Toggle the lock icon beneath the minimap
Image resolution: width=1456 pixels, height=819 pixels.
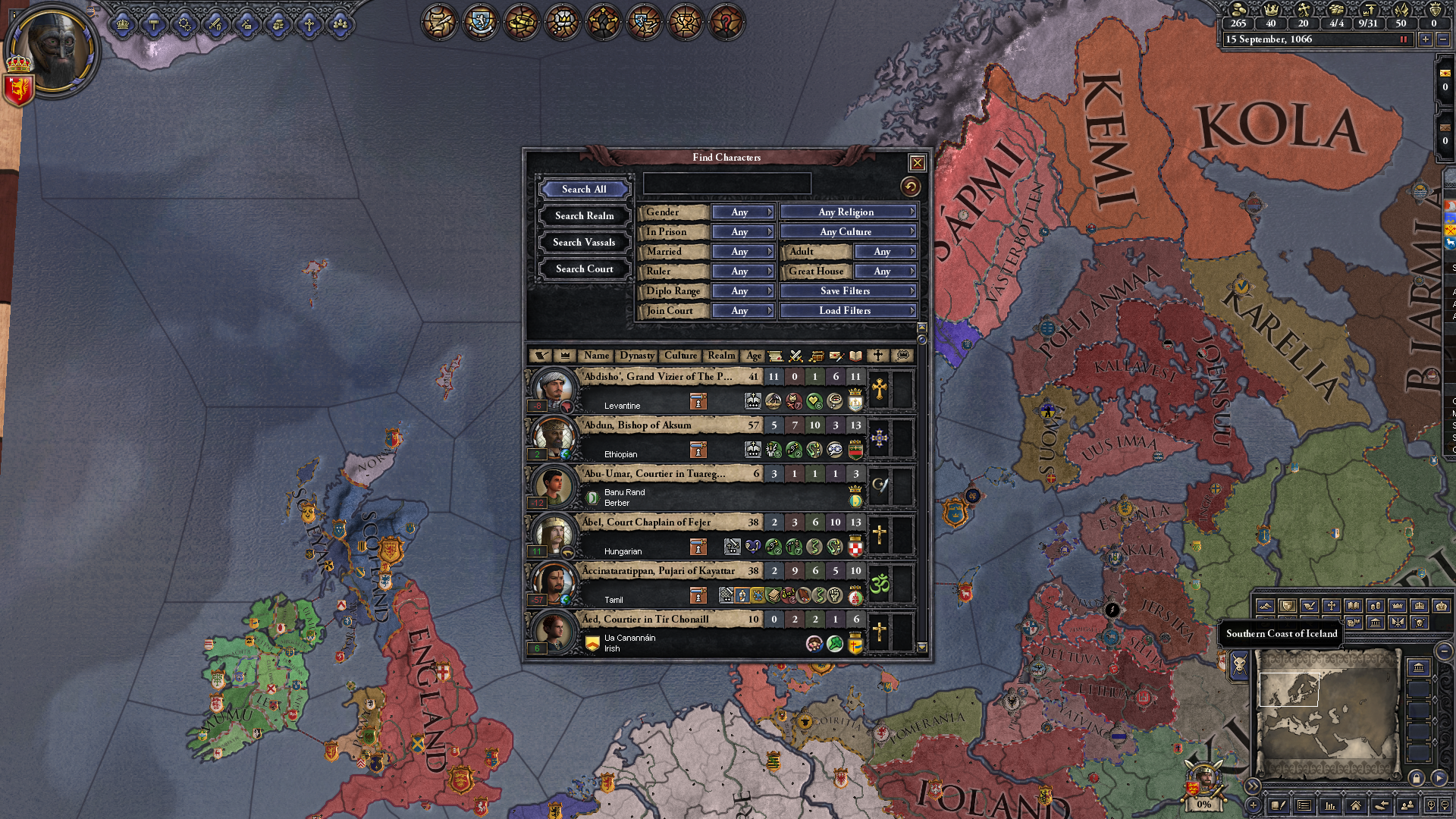tap(1416, 779)
